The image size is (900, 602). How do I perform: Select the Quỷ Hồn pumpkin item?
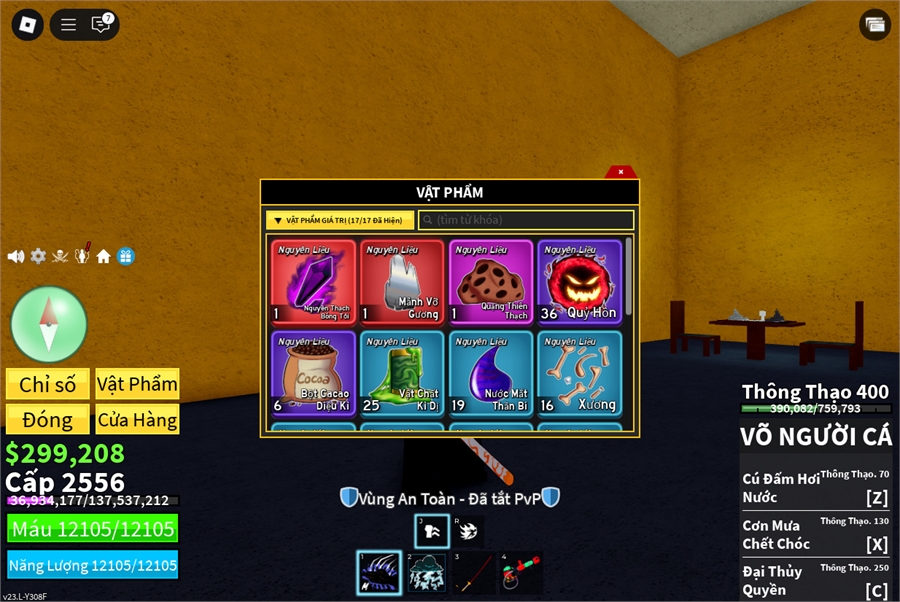[579, 282]
